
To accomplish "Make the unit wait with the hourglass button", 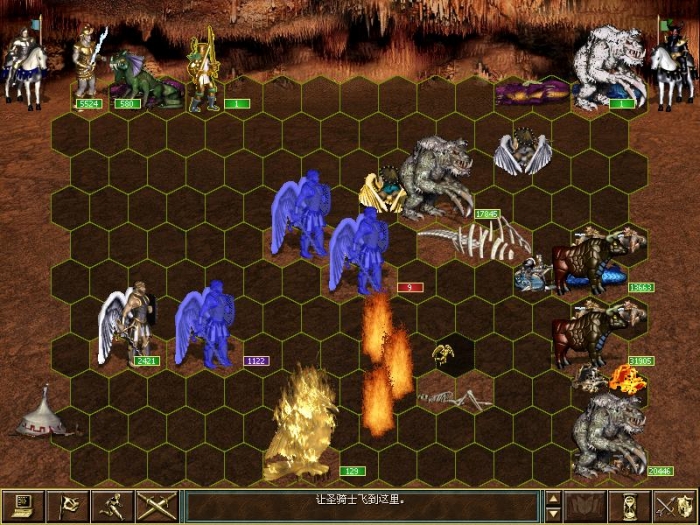I will 629,506.
